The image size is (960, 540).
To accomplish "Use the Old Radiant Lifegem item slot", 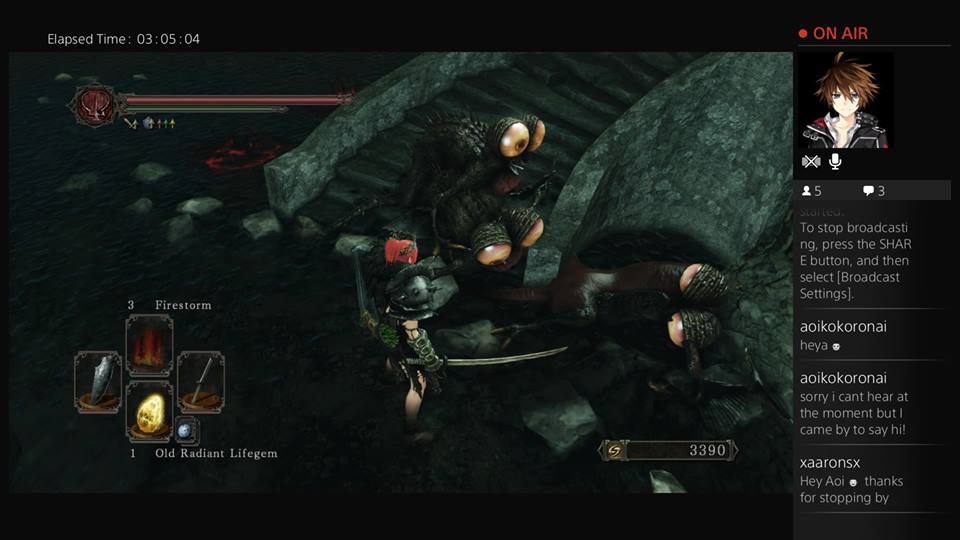I will (149, 411).
